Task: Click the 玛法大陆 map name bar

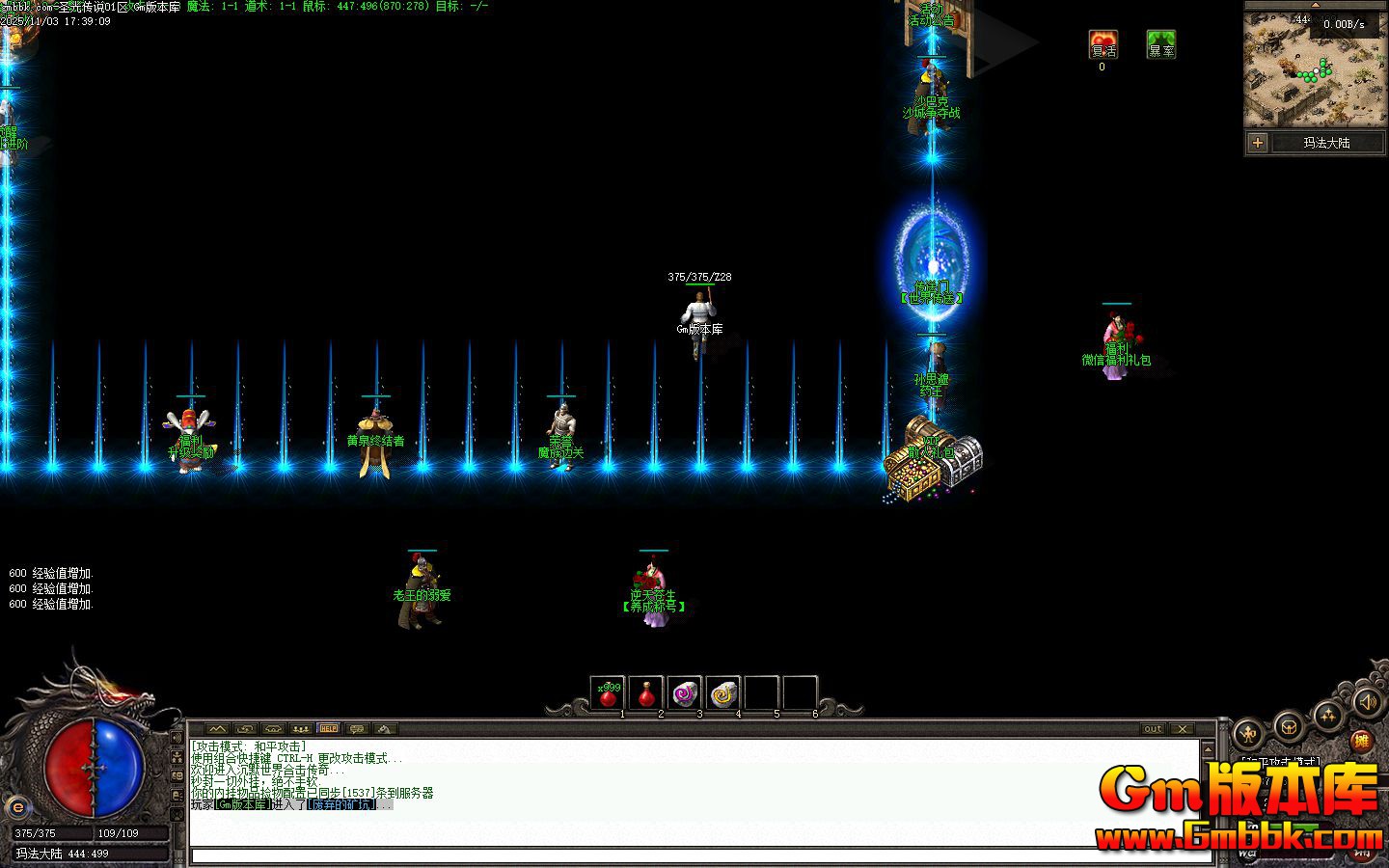Action: pyautogui.click(x=1329, y=143)
